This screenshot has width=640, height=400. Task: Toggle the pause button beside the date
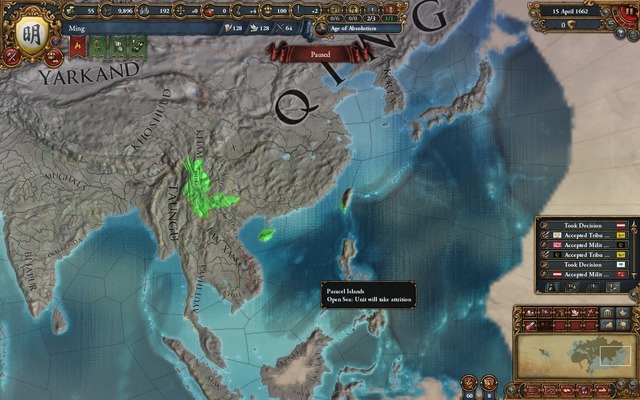point(630,9)
